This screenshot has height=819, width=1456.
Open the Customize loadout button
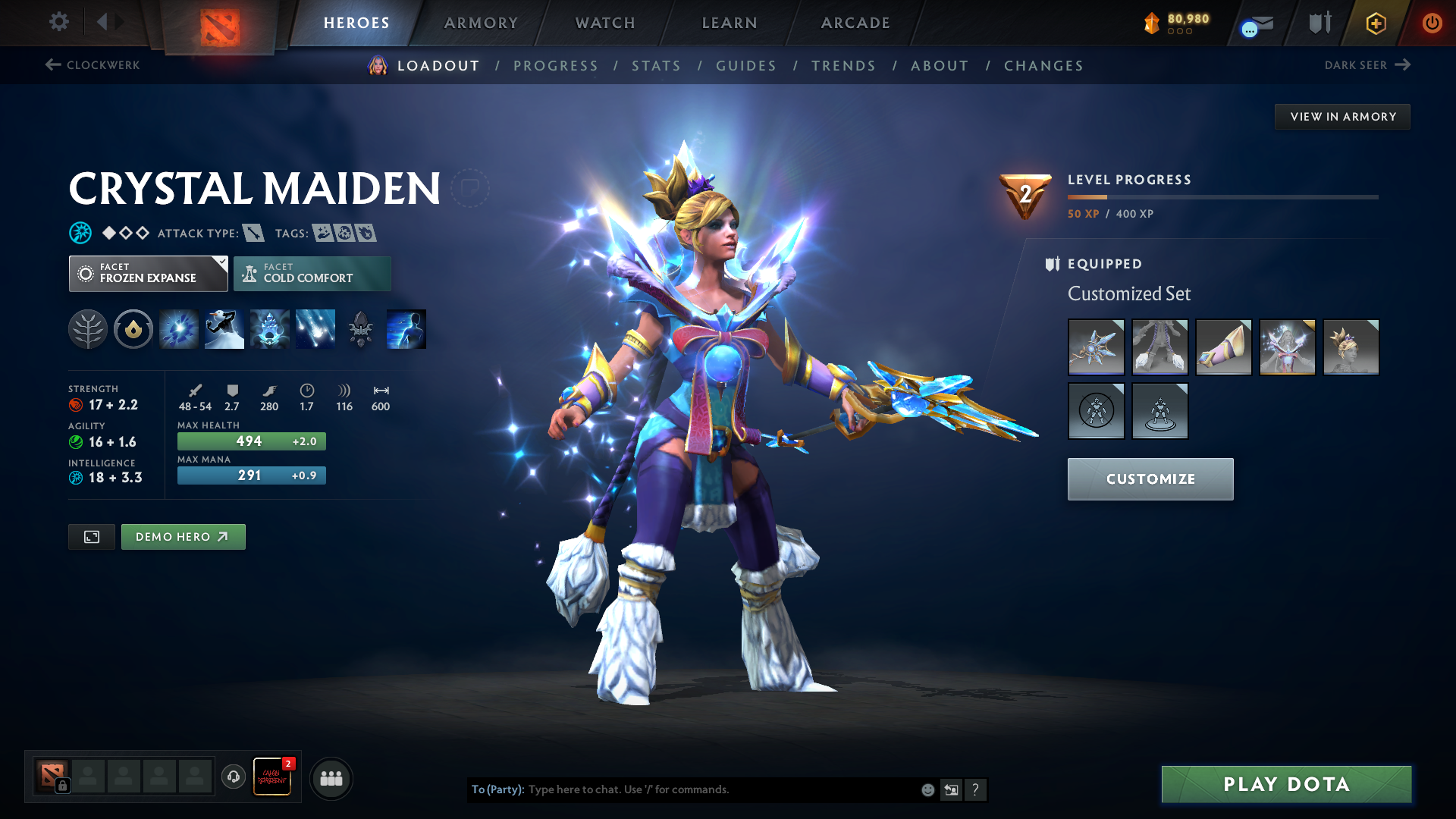[x=1150, y=479]
